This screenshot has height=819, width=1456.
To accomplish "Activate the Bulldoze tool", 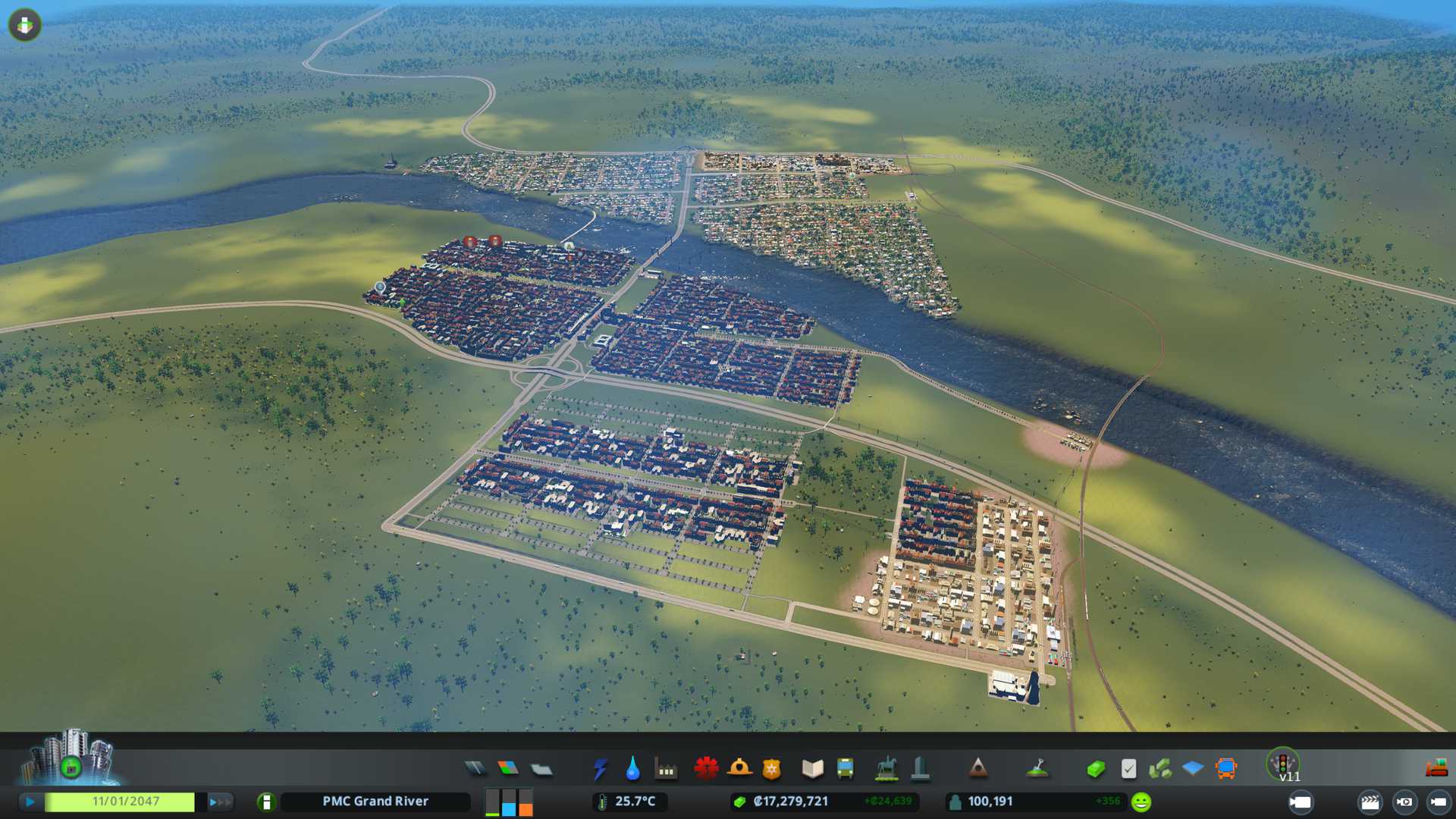I will [x=1436, y=769].
